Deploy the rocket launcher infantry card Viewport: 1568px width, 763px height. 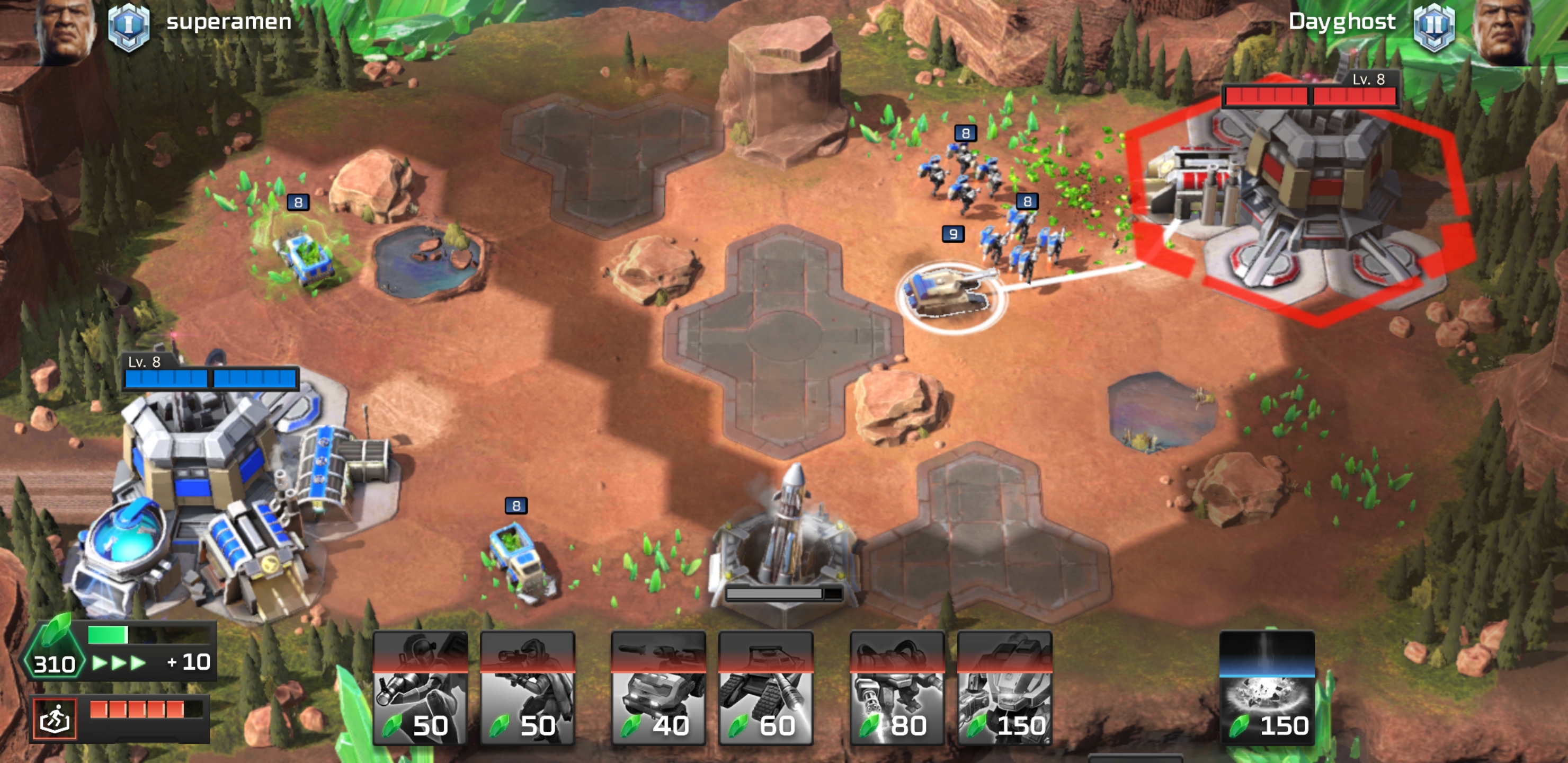pyautogui.click(x=420, y=688)
